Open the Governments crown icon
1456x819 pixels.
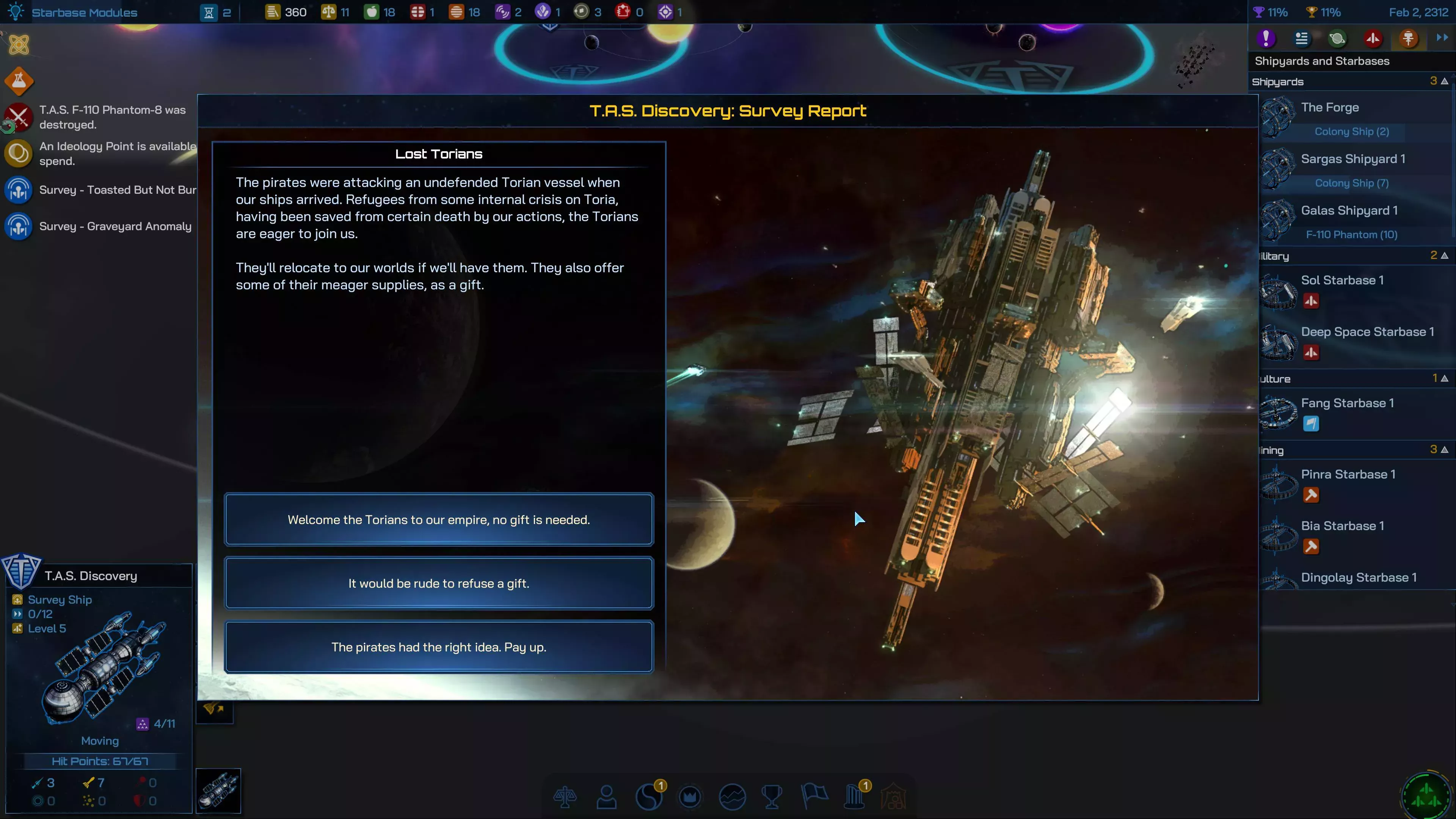[691, 797]
